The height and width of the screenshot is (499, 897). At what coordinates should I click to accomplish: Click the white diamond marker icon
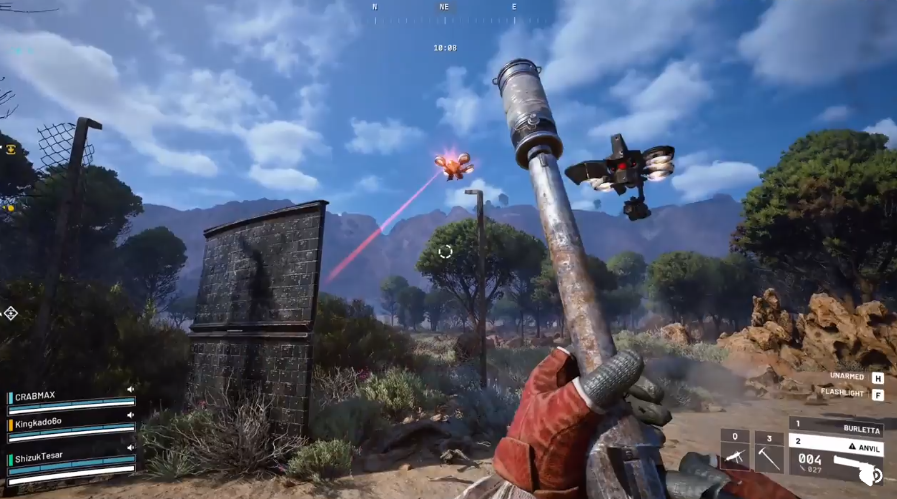(10, 313)
